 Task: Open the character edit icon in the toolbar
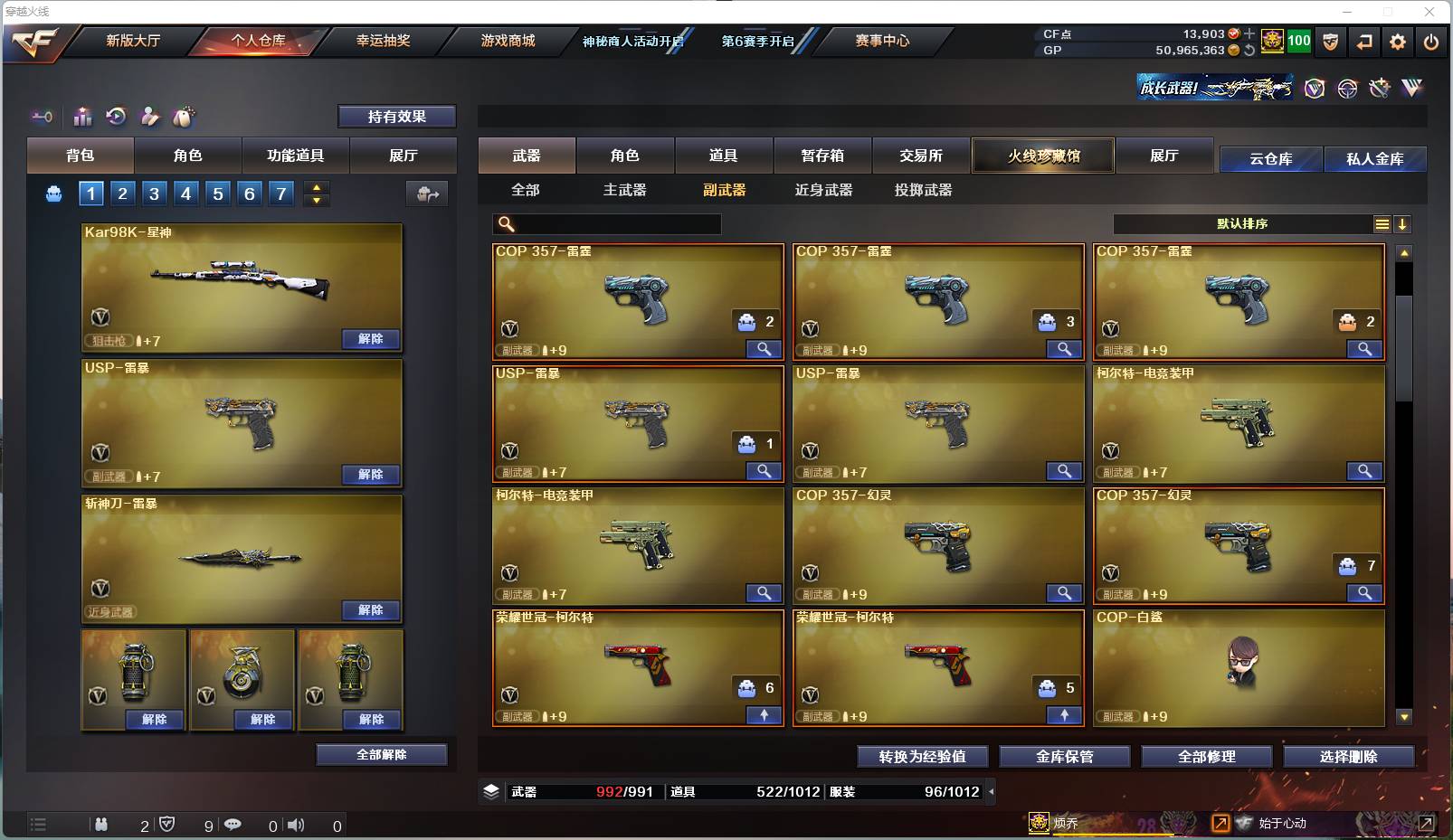coord(150,117)
